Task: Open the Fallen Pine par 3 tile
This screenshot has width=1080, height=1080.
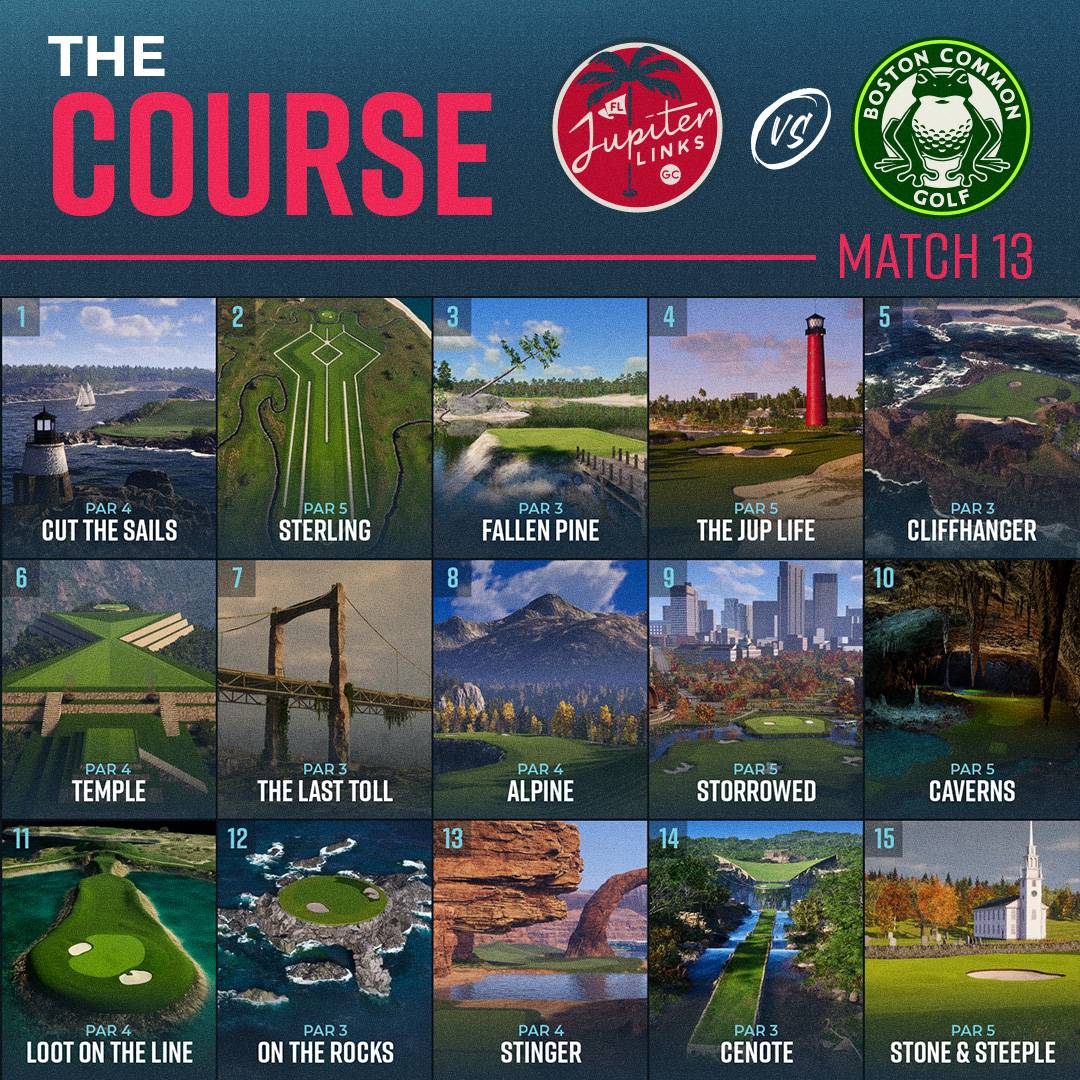Action: coord(540,427)
